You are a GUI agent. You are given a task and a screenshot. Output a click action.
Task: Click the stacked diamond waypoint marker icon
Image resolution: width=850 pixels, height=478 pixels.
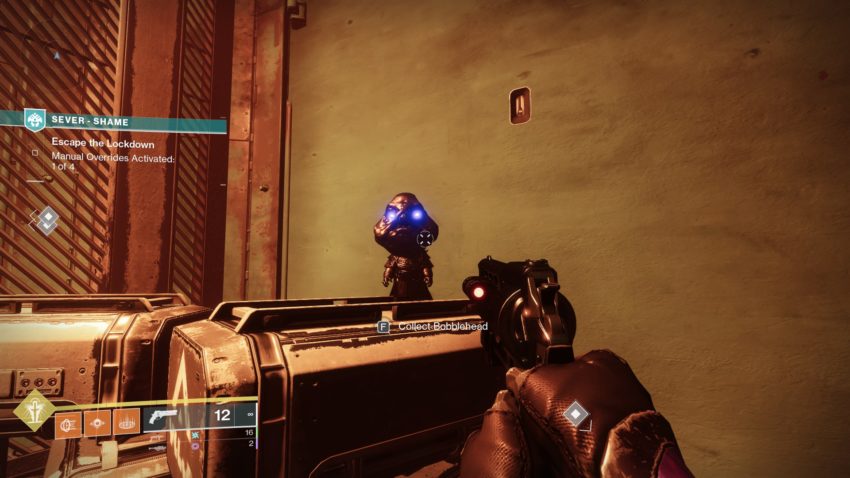[46, 219]
